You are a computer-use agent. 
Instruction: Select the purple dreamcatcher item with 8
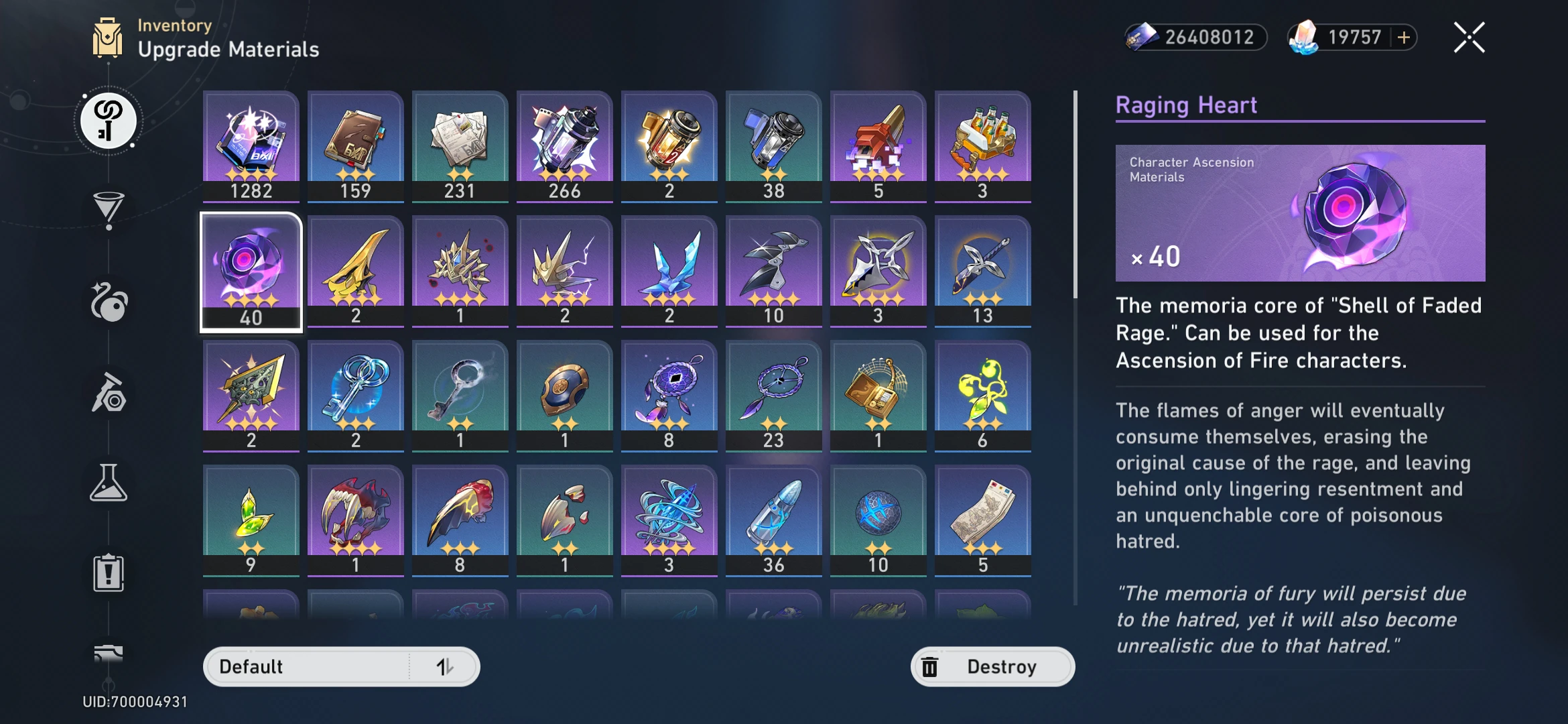669,395
